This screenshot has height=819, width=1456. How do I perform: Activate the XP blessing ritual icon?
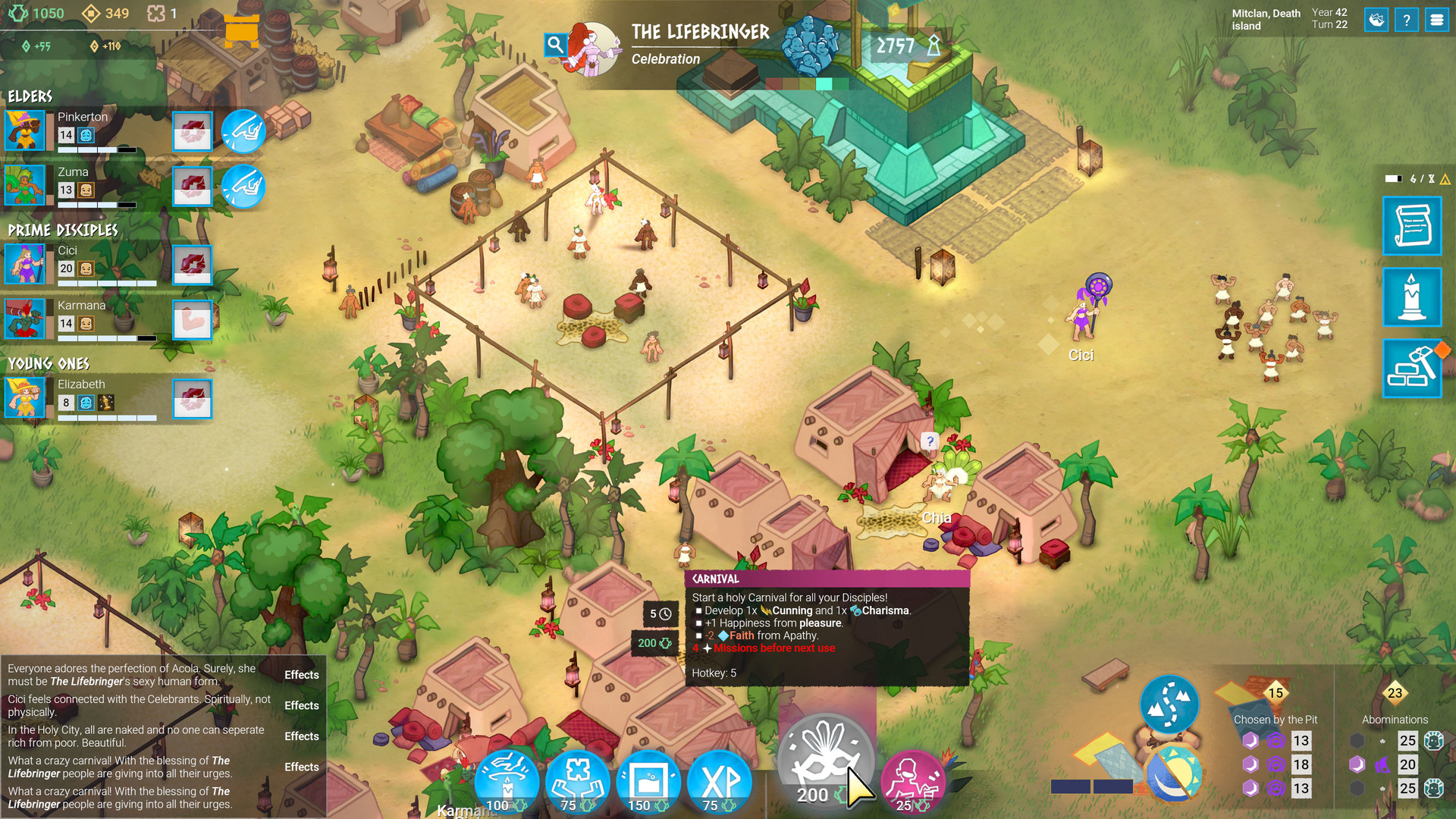[x=719, y=780]
